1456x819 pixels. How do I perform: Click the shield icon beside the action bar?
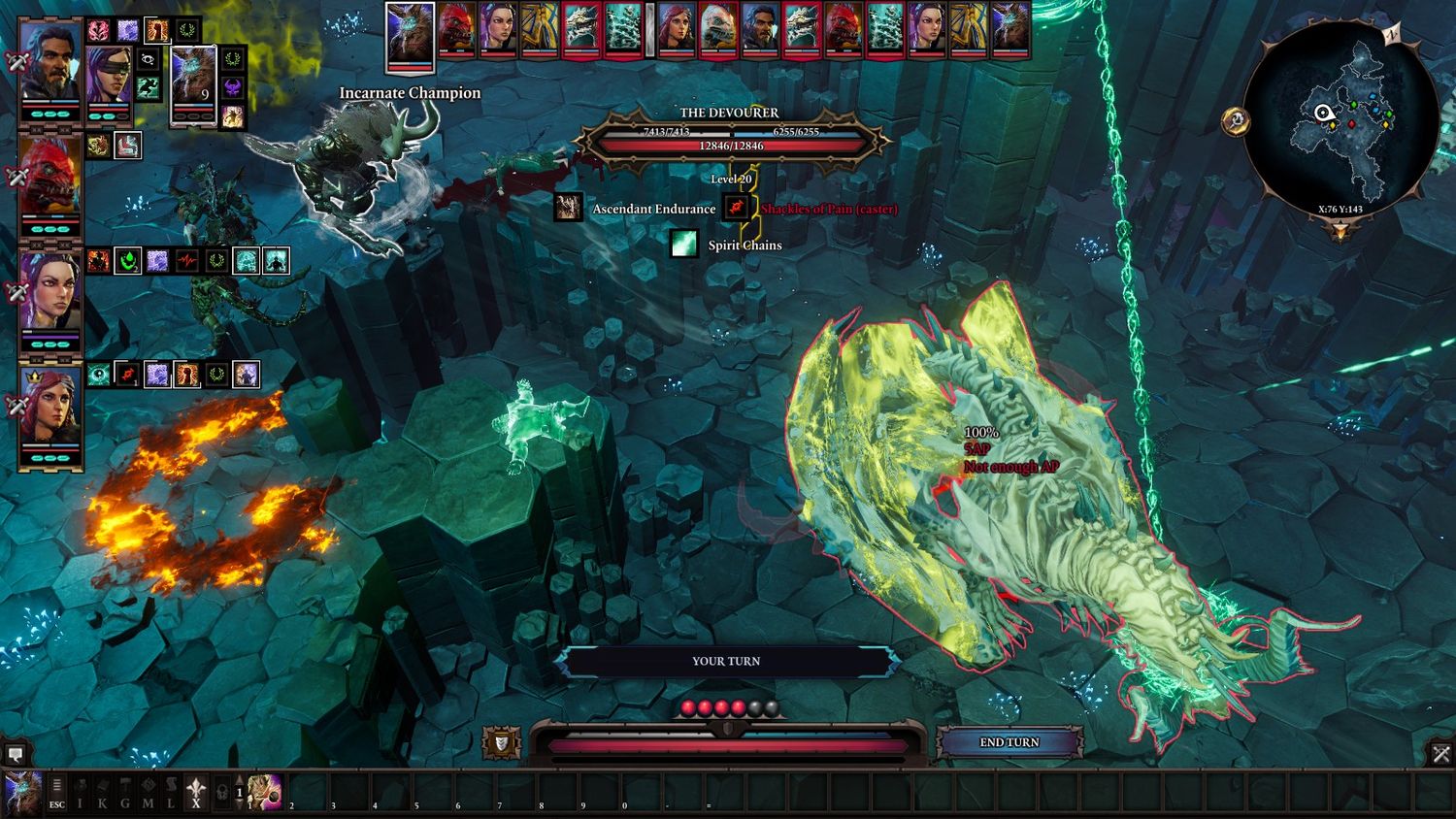coord(501,743)
